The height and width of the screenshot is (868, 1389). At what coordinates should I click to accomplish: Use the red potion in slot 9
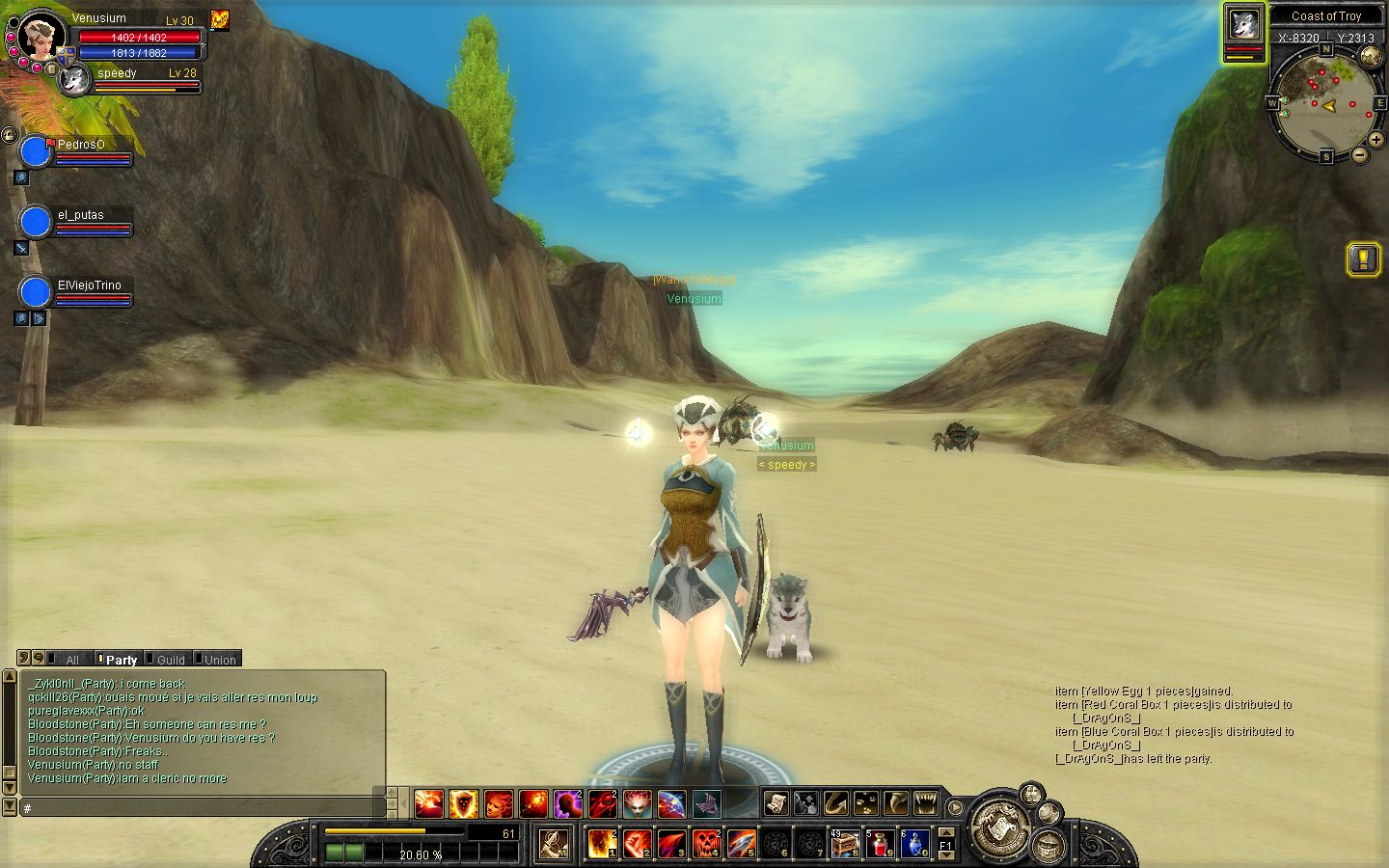pos(880,844)
